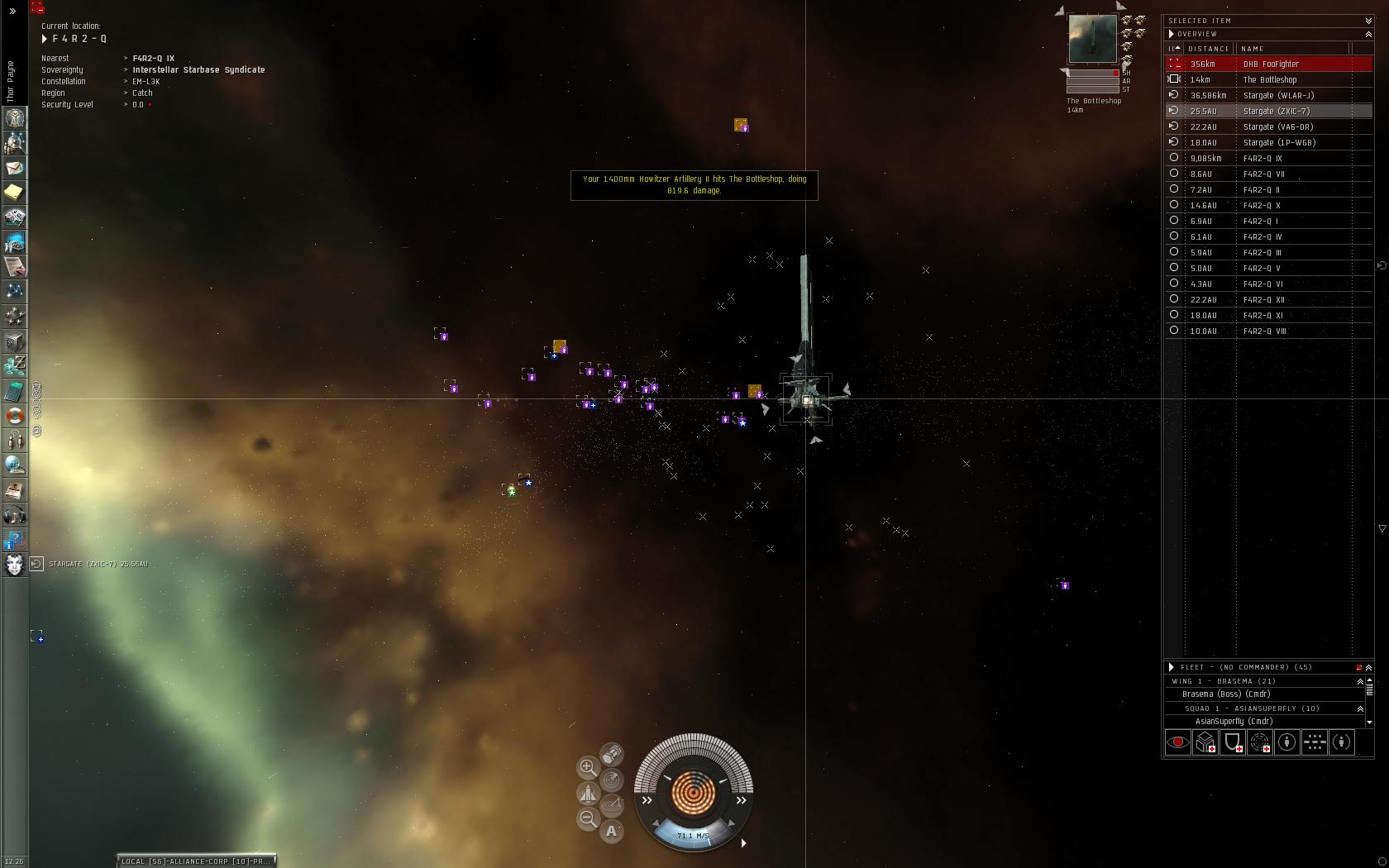Open the wallet calculator icon in sidebar
The image size is (1389, 868).
coord(14,391)
